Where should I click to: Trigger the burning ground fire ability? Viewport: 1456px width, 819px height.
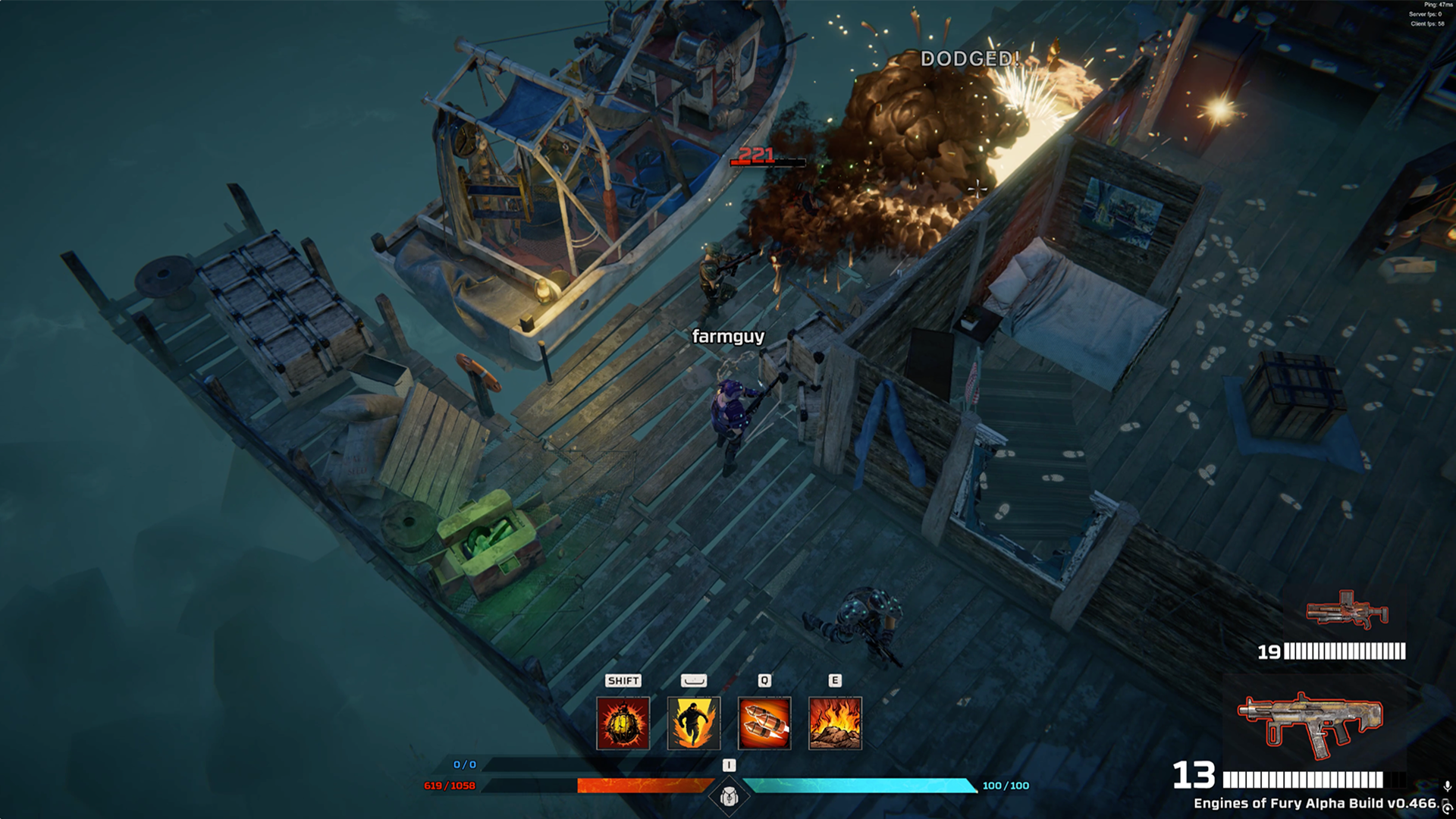pyautogui.click(x=835, y=723)
